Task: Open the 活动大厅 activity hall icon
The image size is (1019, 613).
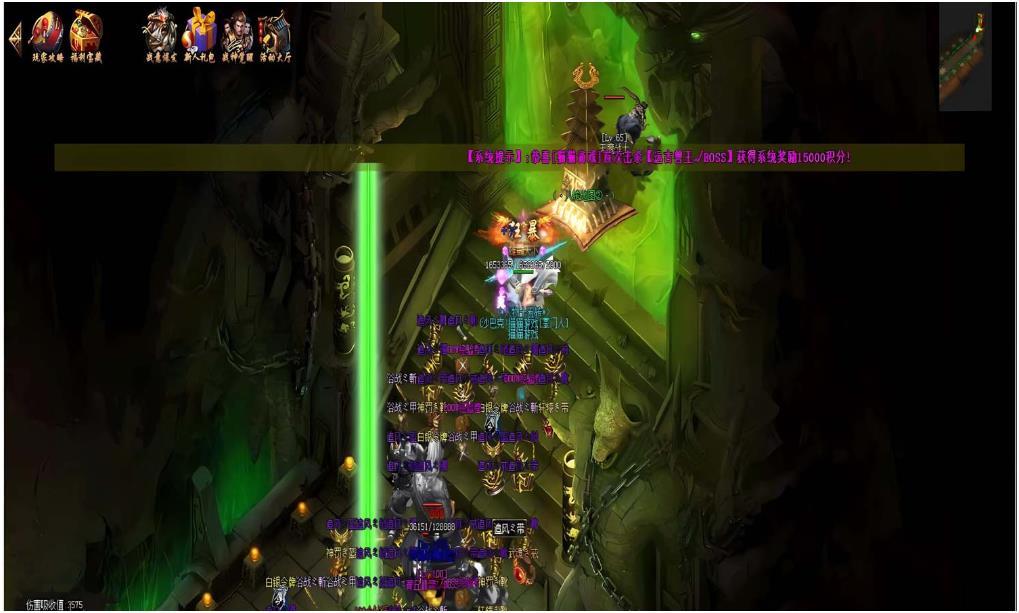Action: [273, 34]
